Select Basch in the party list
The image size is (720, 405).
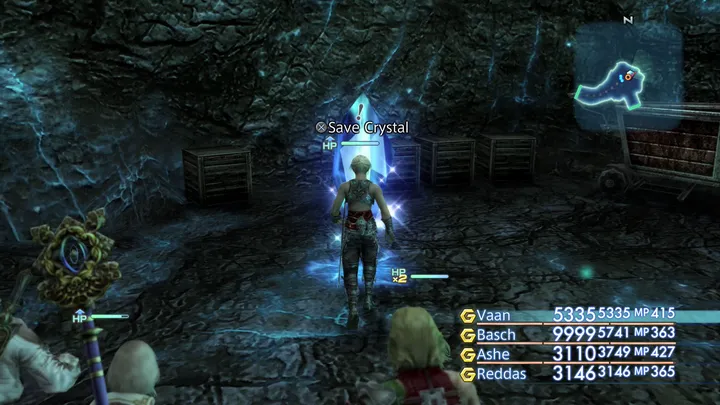tap(496, 334)
